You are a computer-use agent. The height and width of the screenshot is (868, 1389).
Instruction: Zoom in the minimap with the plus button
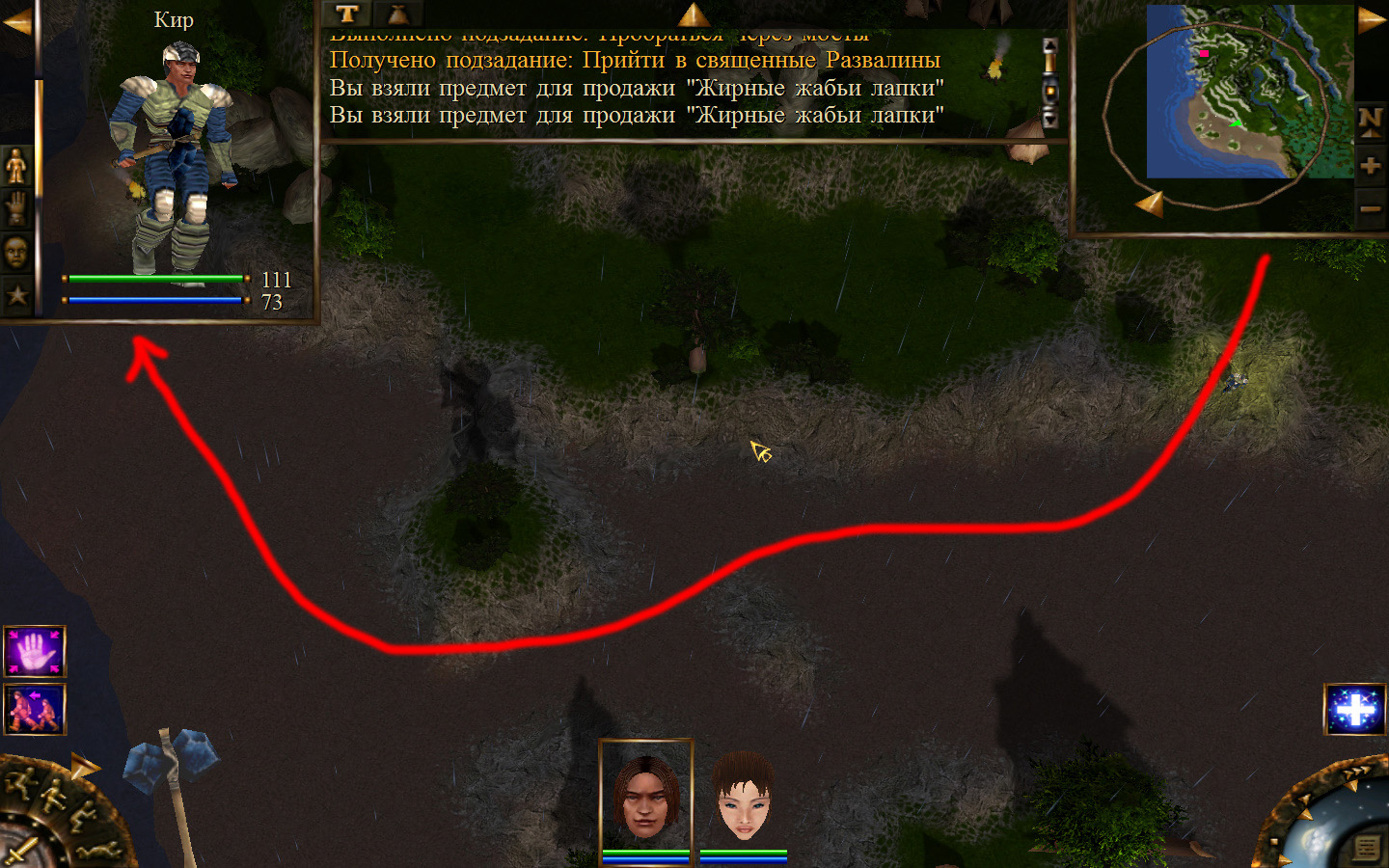coord(1370,166)
